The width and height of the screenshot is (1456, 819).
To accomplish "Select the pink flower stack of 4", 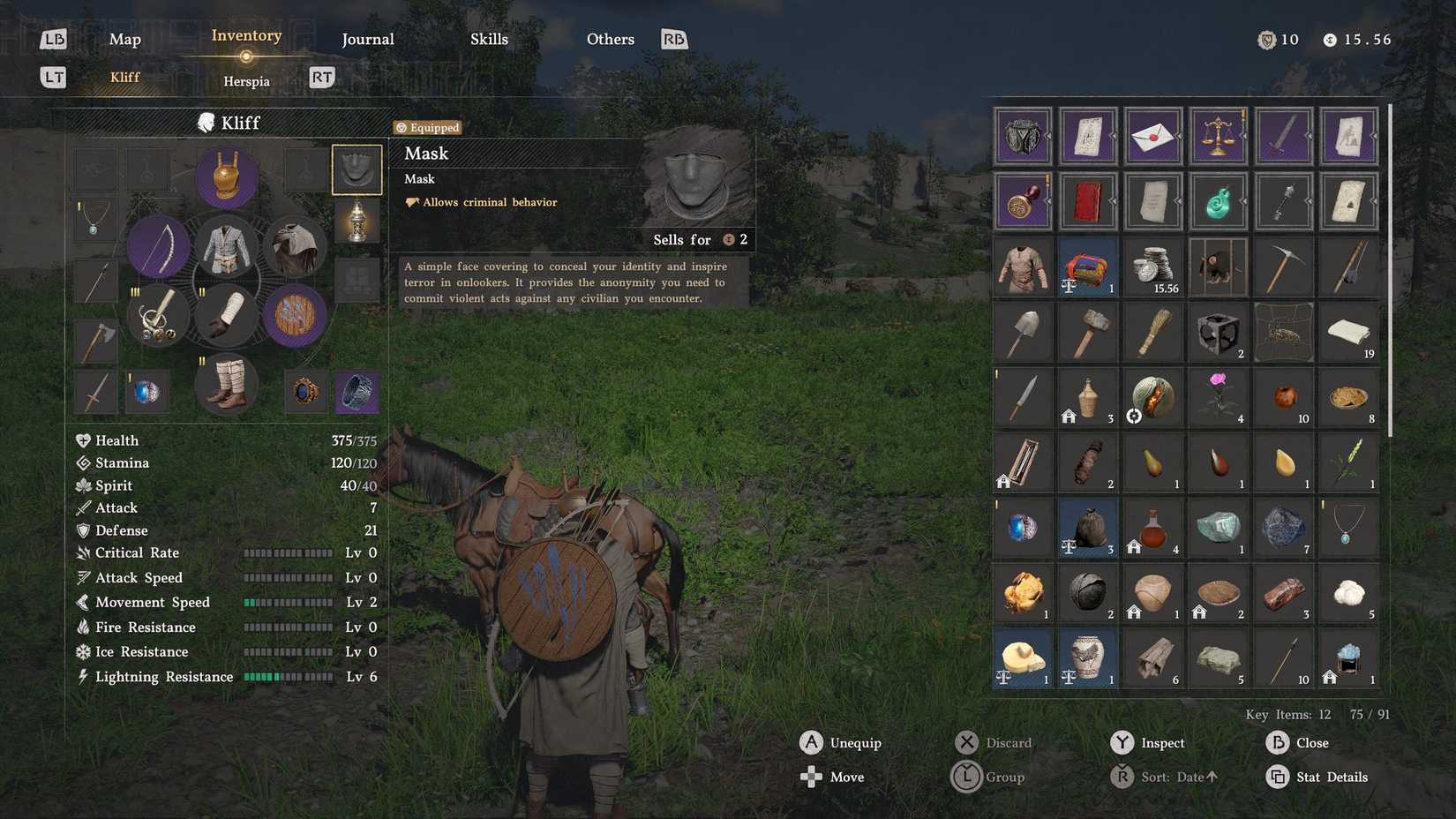I will tap(1219, 397).
